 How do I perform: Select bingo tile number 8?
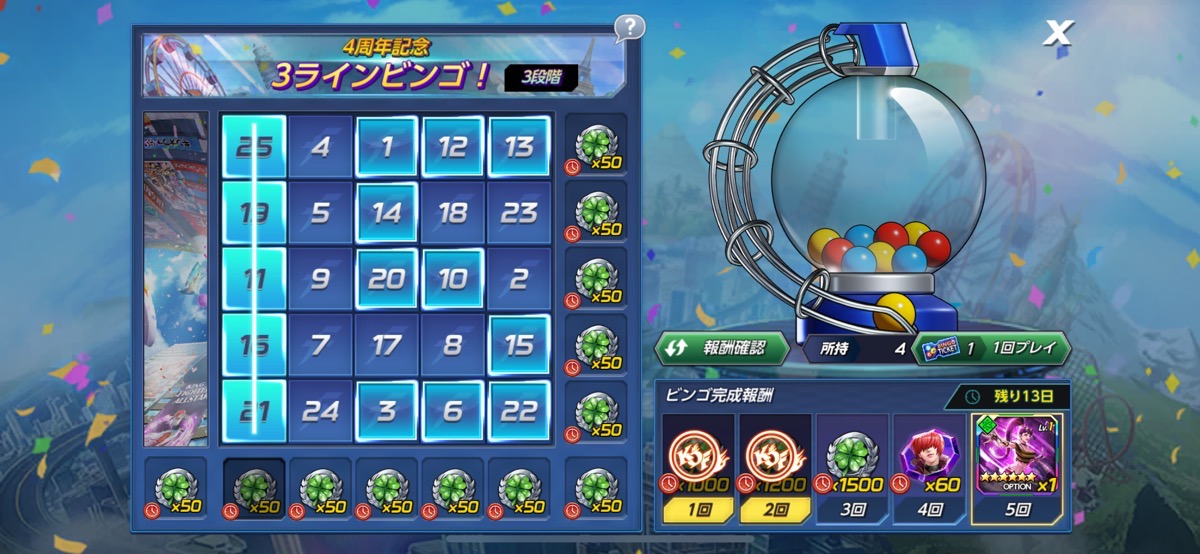(452, 346)
